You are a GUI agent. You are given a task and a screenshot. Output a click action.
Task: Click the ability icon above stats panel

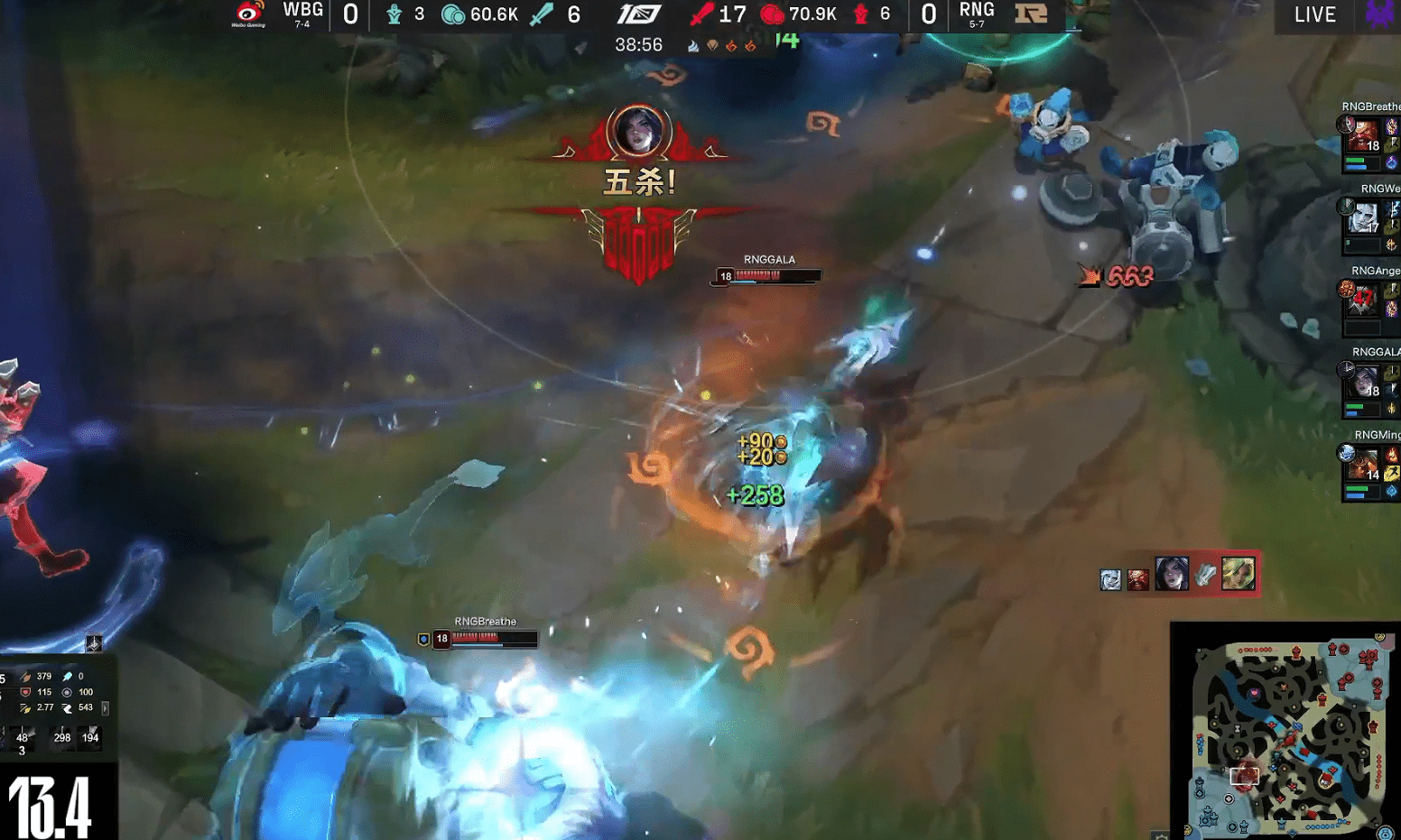93,643
